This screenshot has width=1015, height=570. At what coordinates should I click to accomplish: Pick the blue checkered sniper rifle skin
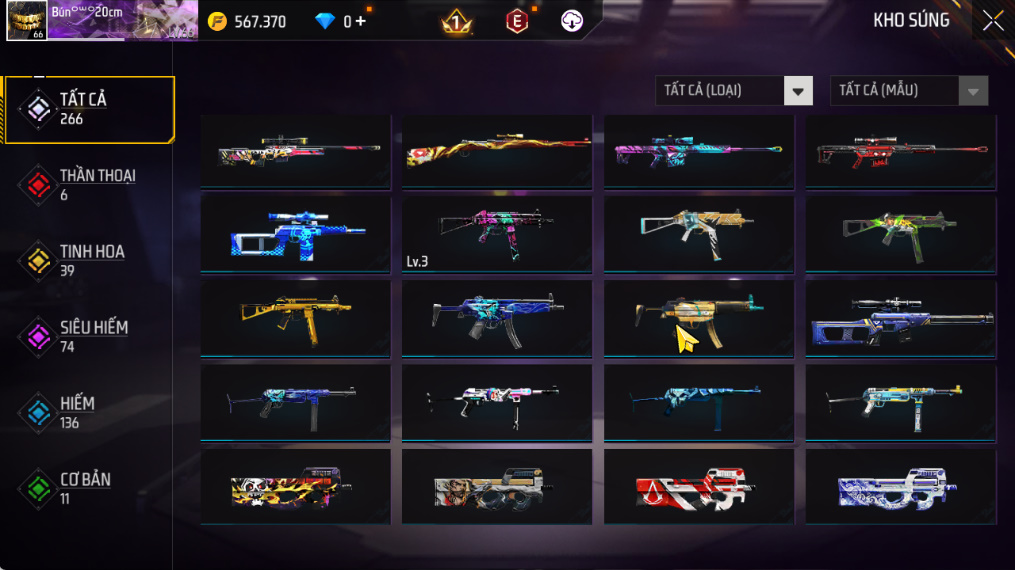295,234
